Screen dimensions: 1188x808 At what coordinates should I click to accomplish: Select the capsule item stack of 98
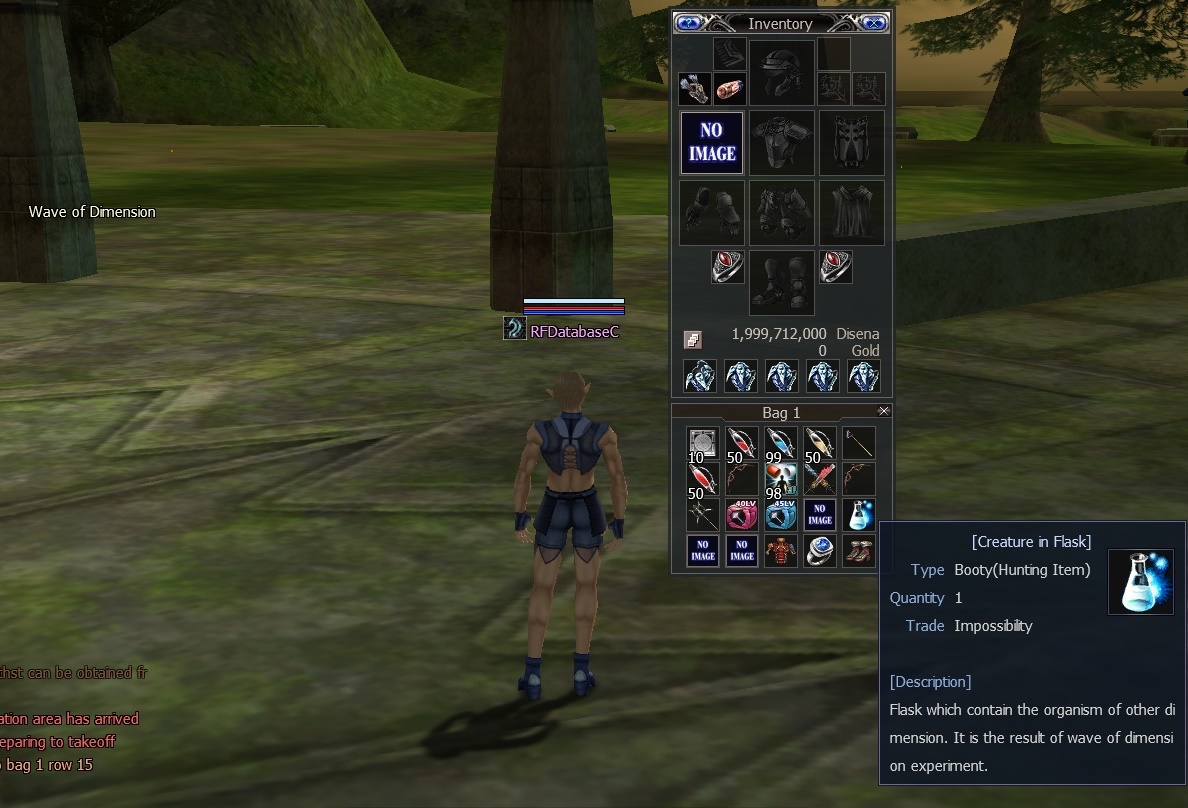click(780, 478)
